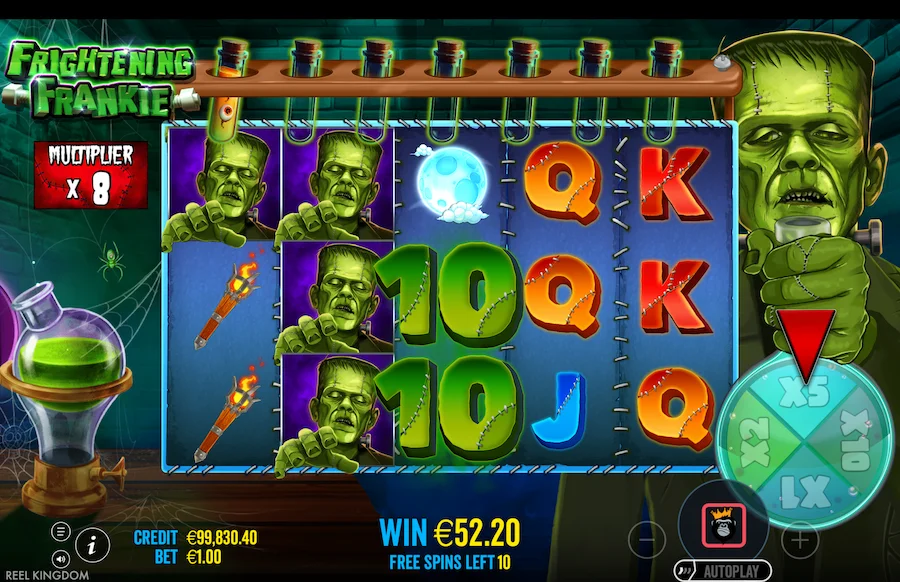Decrease the bet with the minus button
Image resolution: width=900 pixels, height=582 pixels.
click(x=647, y=540)
